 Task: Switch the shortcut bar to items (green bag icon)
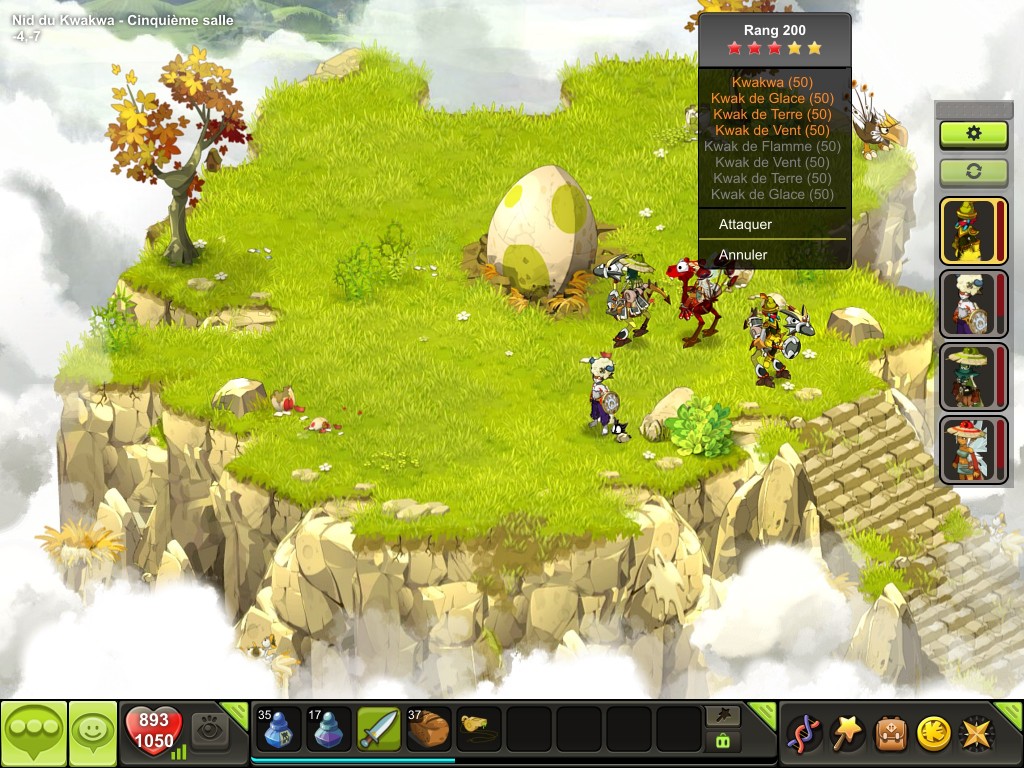click(723, 741)
